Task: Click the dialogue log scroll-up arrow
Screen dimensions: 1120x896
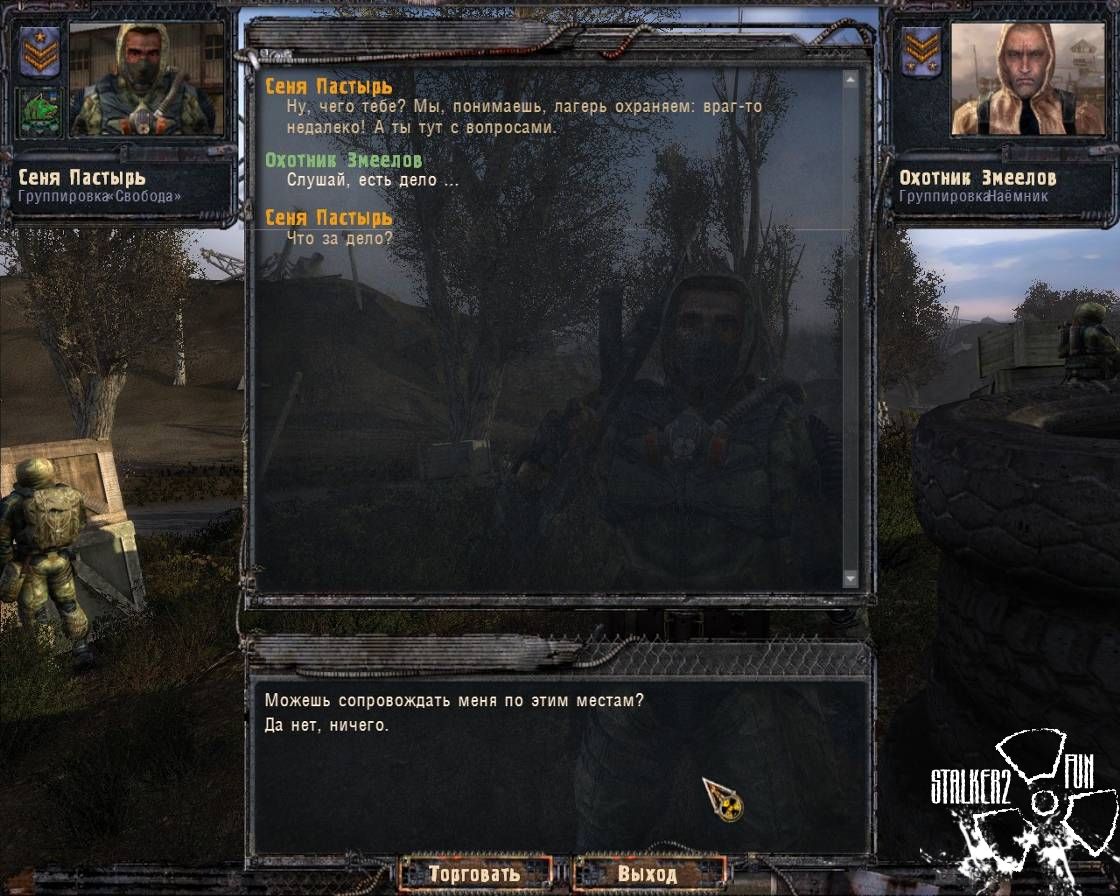Action: (851, 78)
